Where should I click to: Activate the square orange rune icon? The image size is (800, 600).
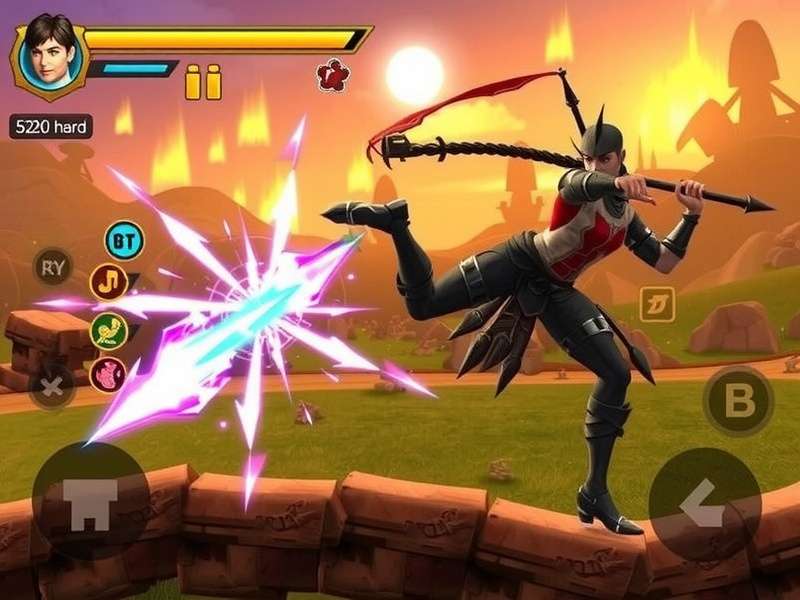point(657,304)
